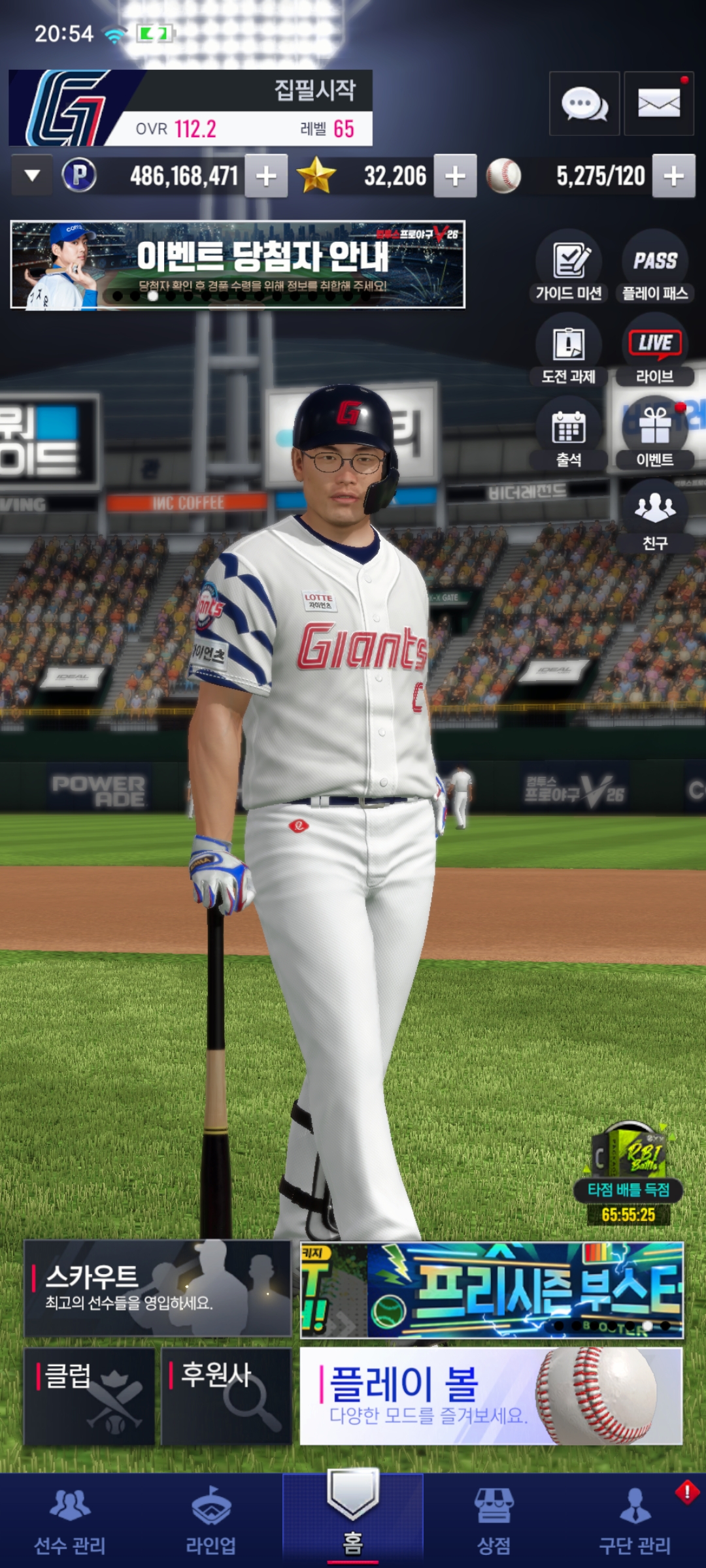Open the 스카우트 scout panel
The width and height of the screenshot is (706, 1568).
tap(158, 1288)
